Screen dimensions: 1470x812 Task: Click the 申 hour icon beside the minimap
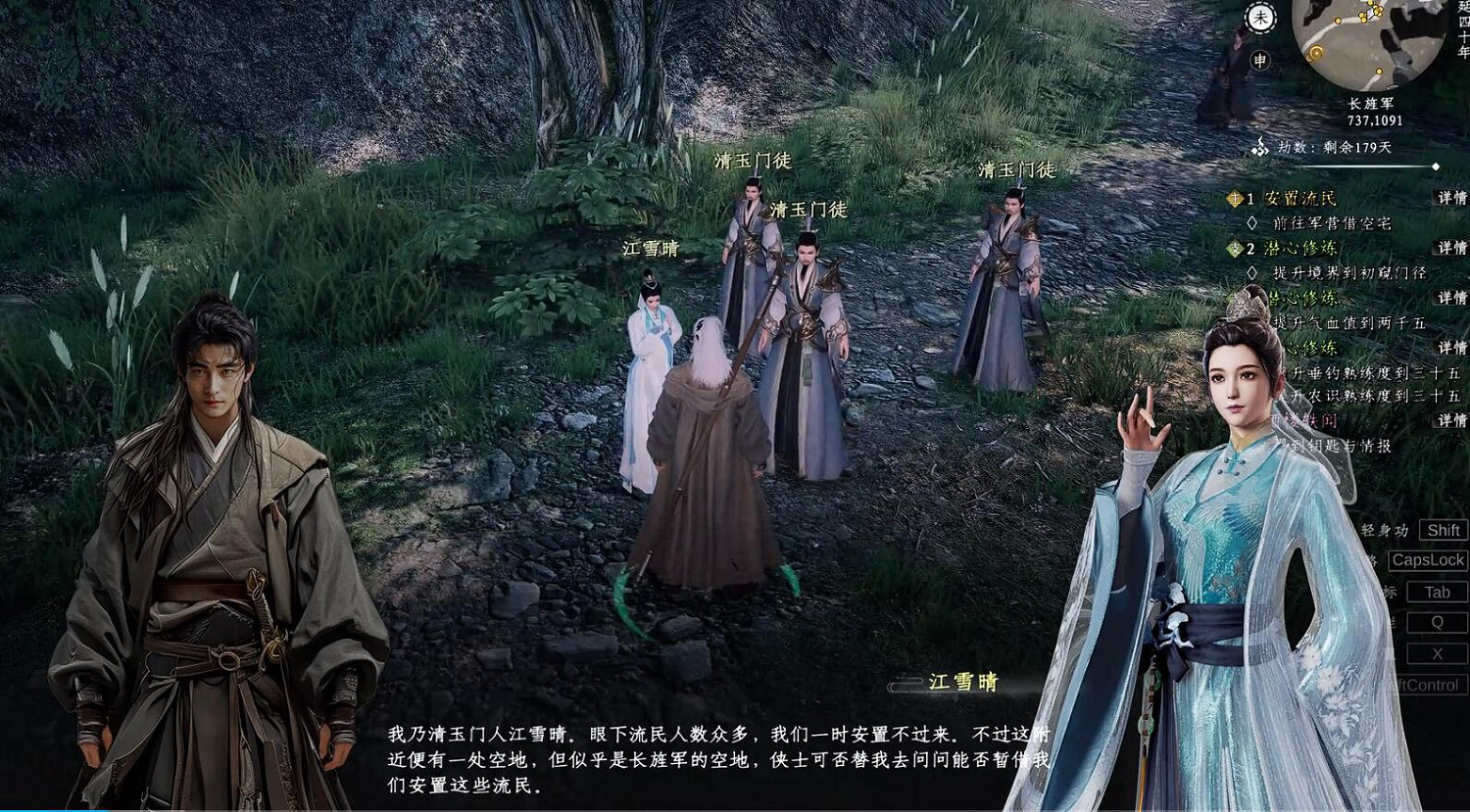1261,61
